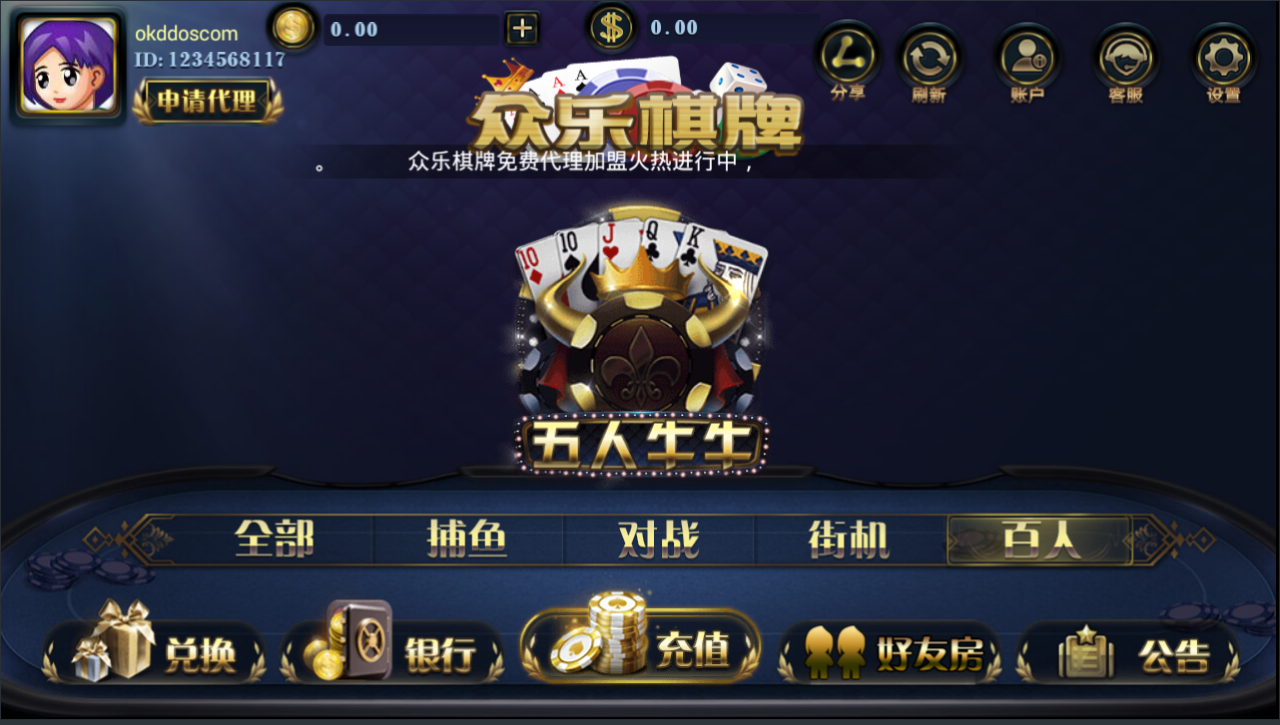The height and width of the screenshot is (725, 1280).
Task: Click the 申请代理 (Apply Agent) button
Action: point(205,101)
